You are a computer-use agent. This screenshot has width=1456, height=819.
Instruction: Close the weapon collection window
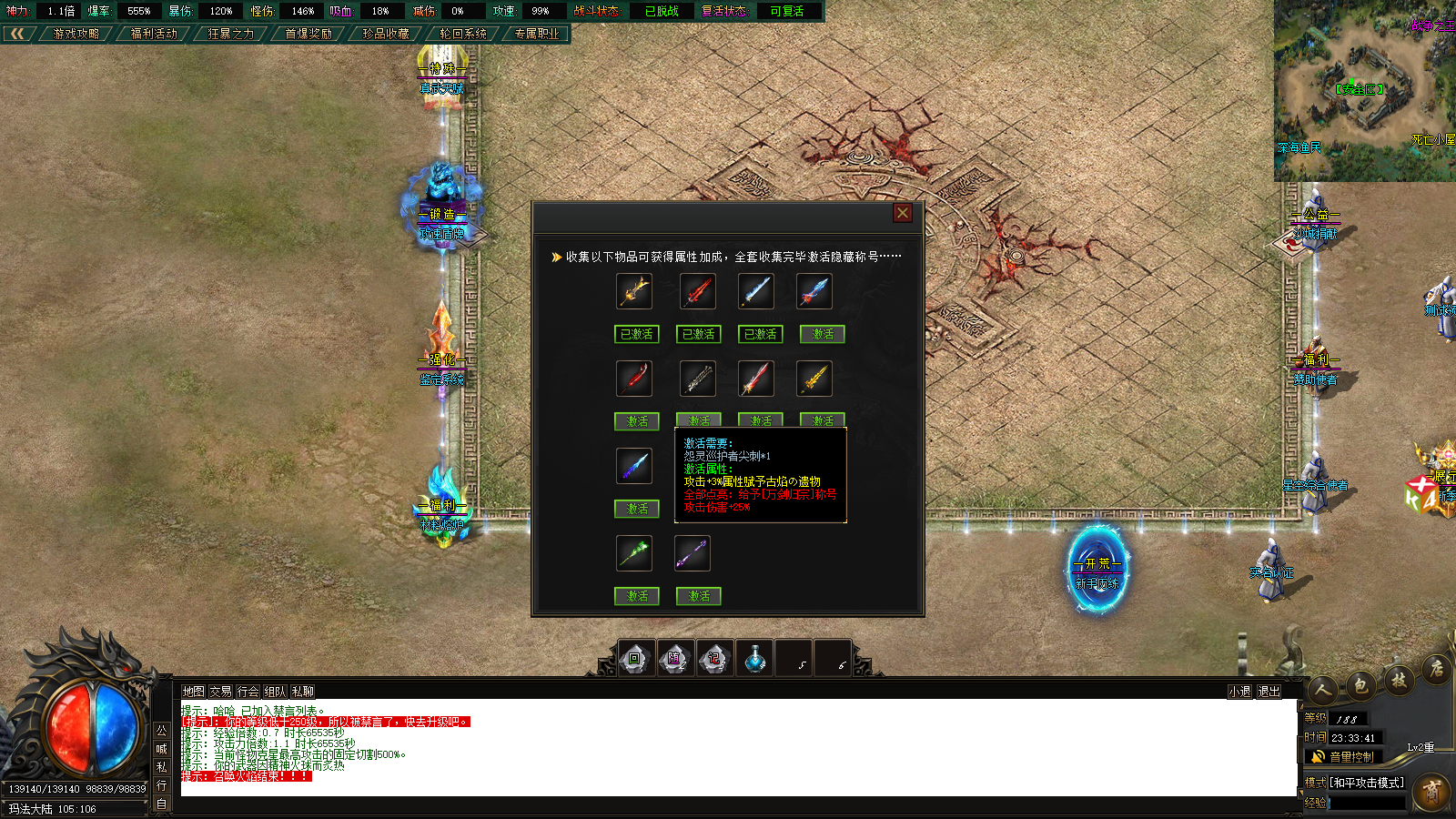click(x=902, y=213)
